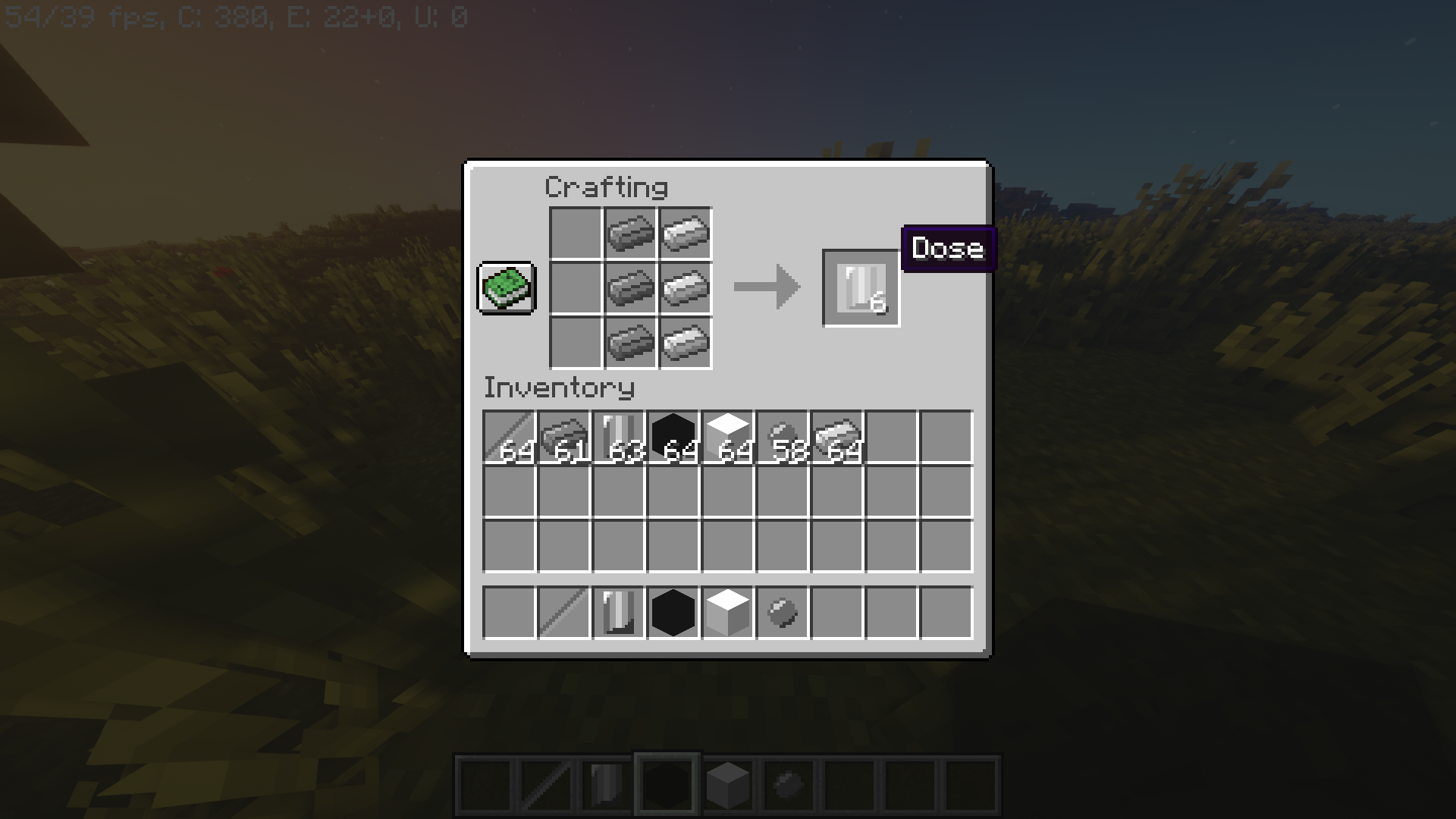Screen dimensions: 1456x819
Task: Click the Dose tooltip label
Action: pyautogui.click(x=946, y=248)
